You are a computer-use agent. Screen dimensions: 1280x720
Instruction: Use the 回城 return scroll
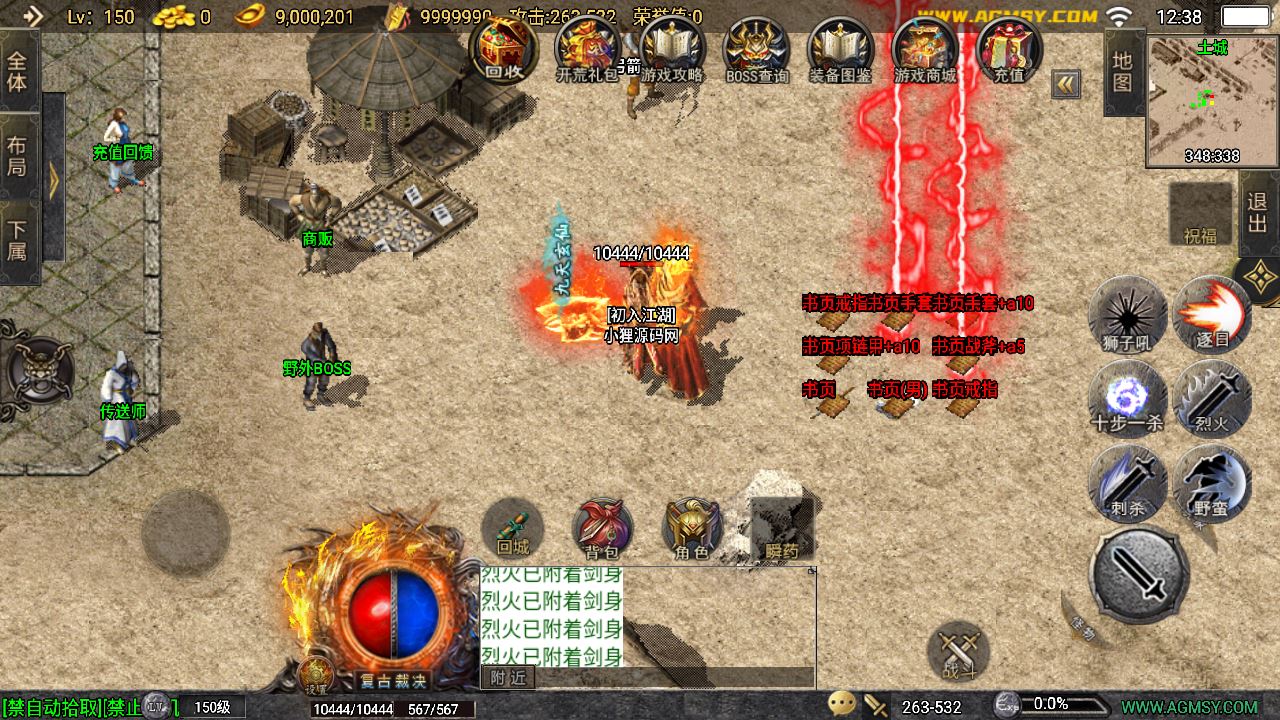click(x=513, y=529)
